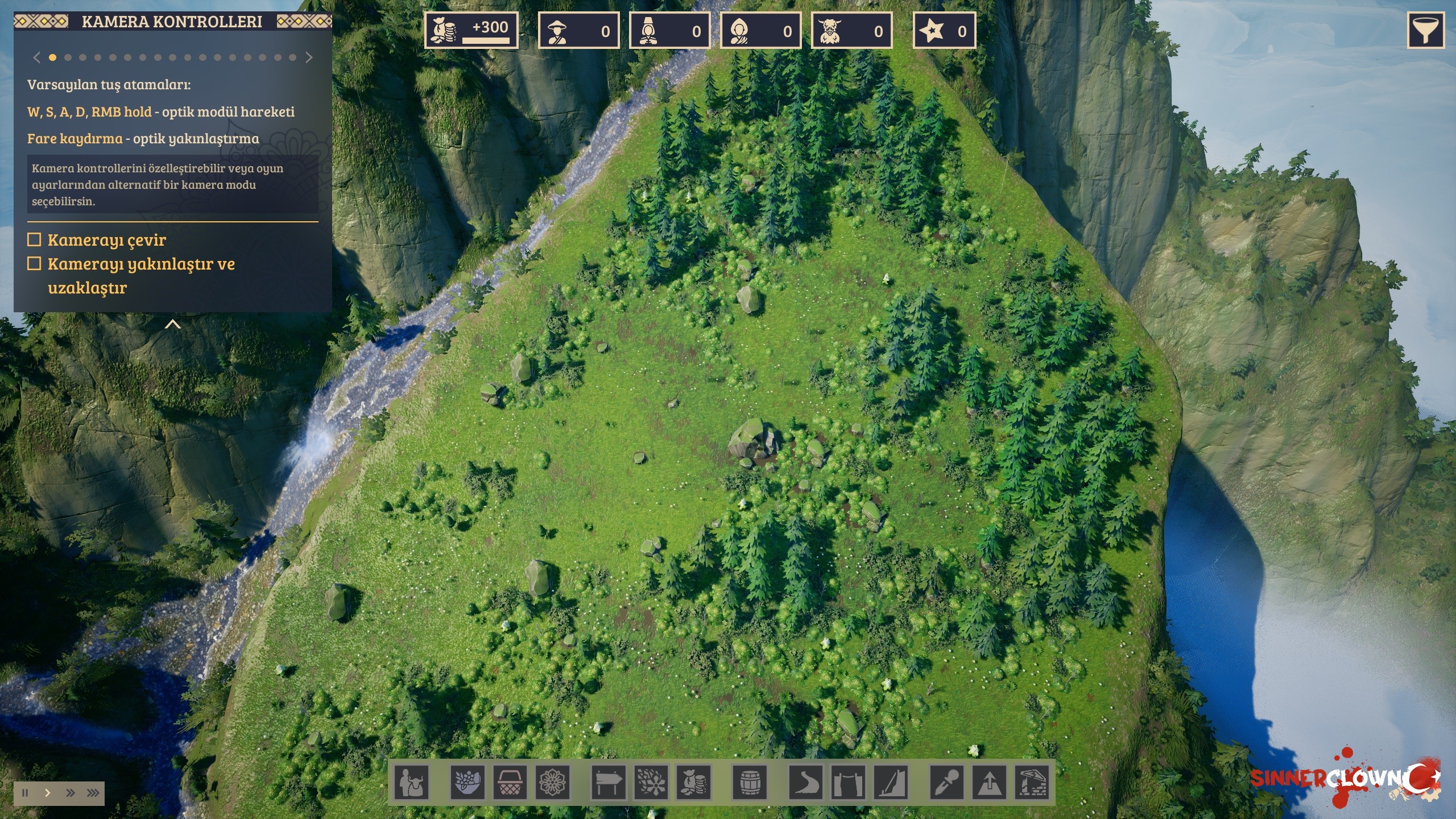Go to the previous tutorial page arrow
The image size is (1456, 819).
coord(37,57)
